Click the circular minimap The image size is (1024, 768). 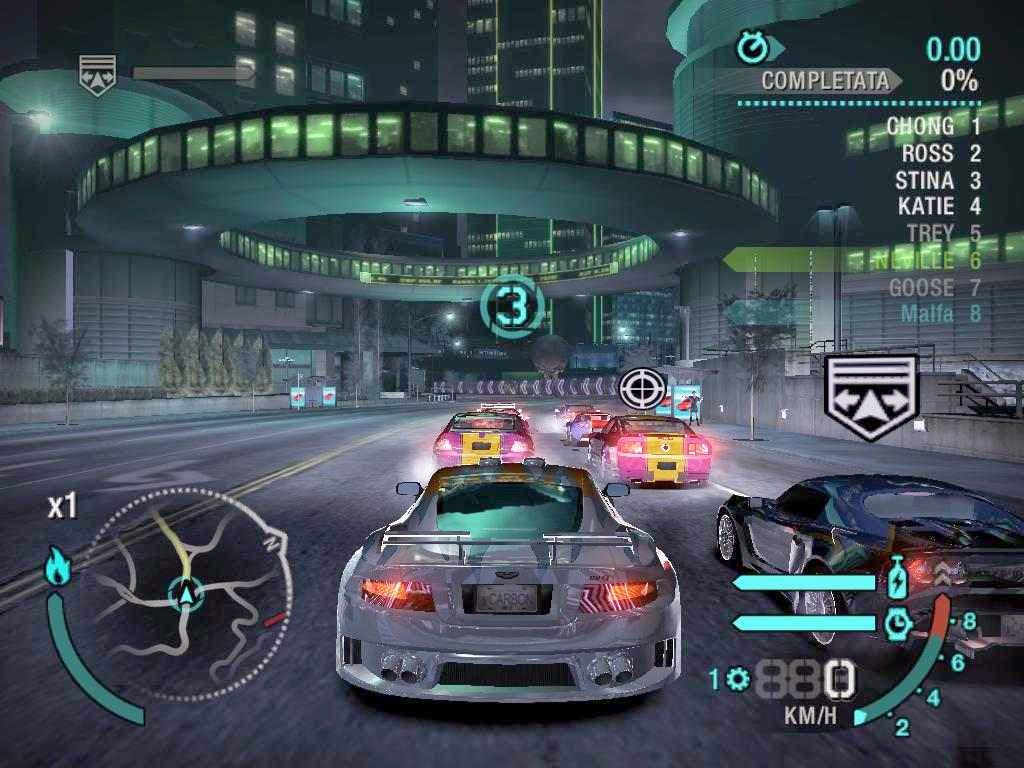pos(187,594)
